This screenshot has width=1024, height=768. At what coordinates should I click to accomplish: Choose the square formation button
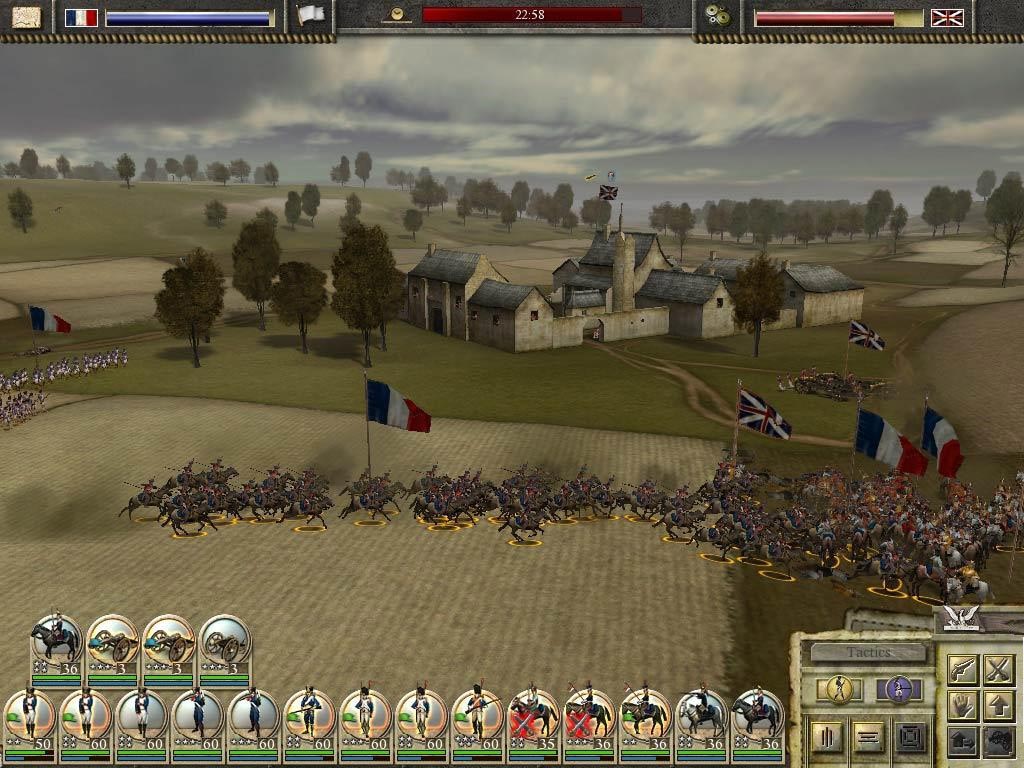click(909, 738)
